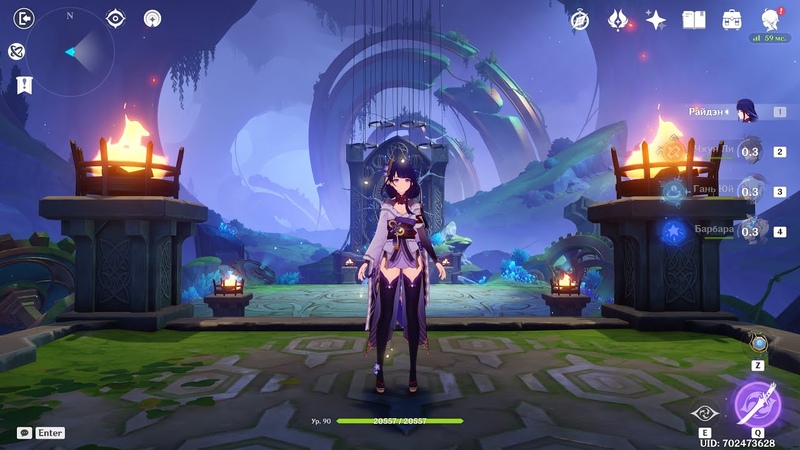The height and width of the screenshot is (450, 800).
Task: Open the compass icon in top bar
Action: 580,20
